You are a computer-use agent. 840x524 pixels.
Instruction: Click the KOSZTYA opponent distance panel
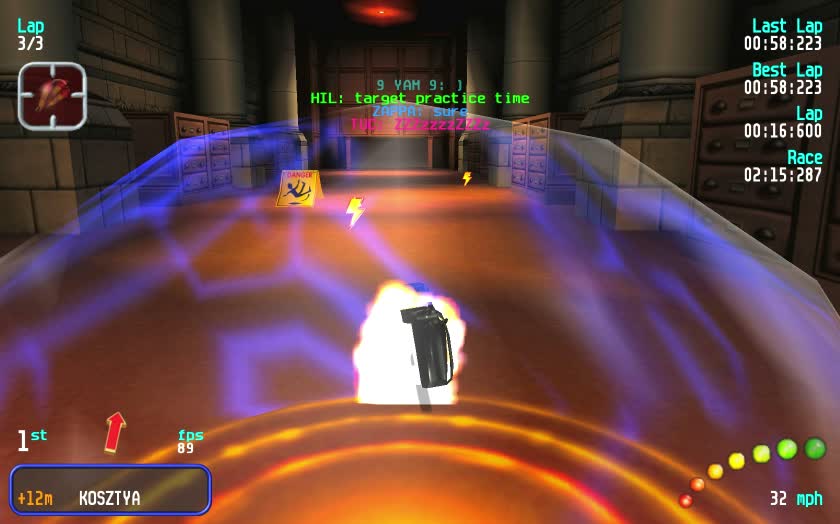[x=110, y=490]
